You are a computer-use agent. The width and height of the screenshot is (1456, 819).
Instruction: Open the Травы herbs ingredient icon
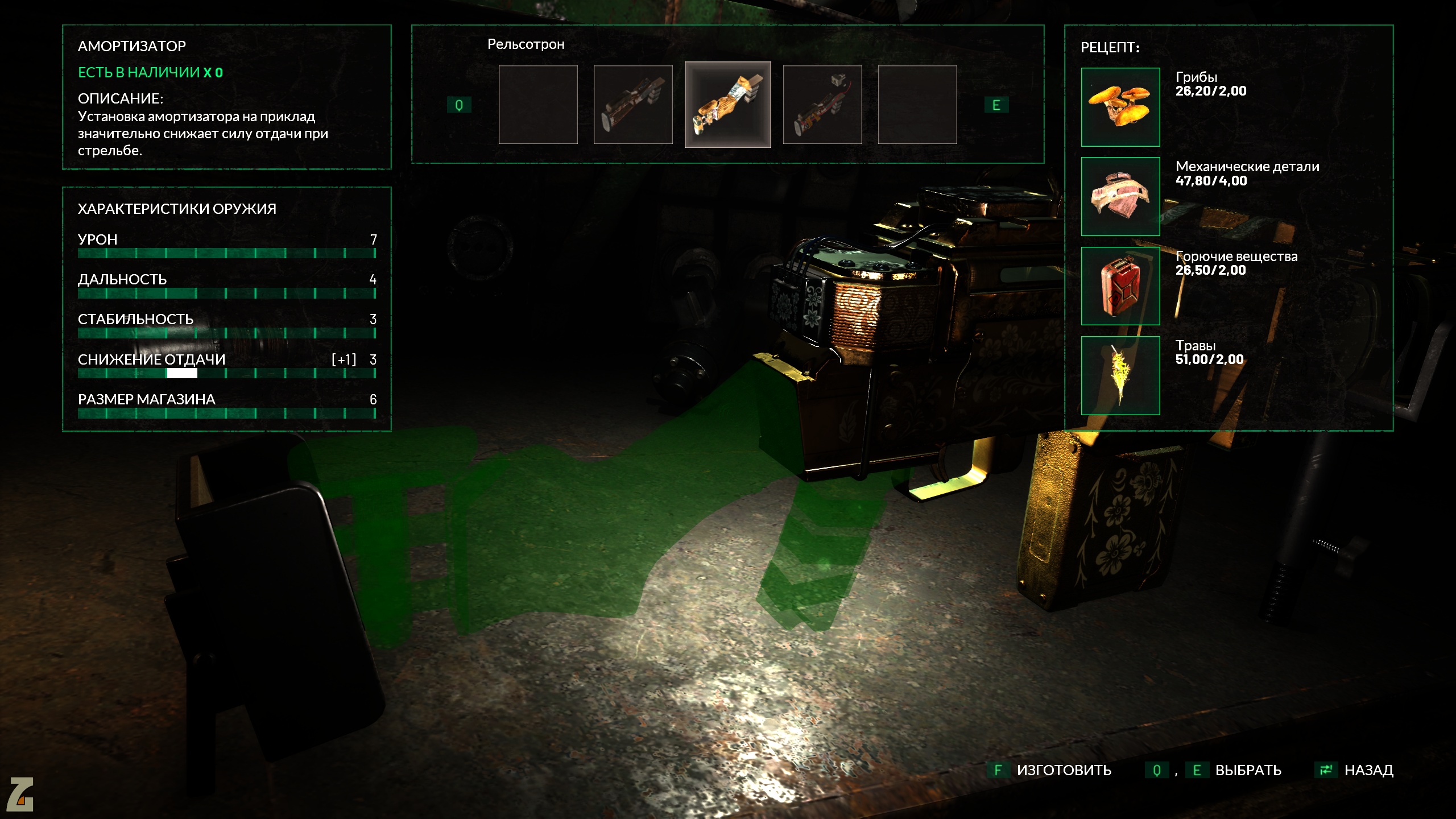click(x=1120, y=375)
